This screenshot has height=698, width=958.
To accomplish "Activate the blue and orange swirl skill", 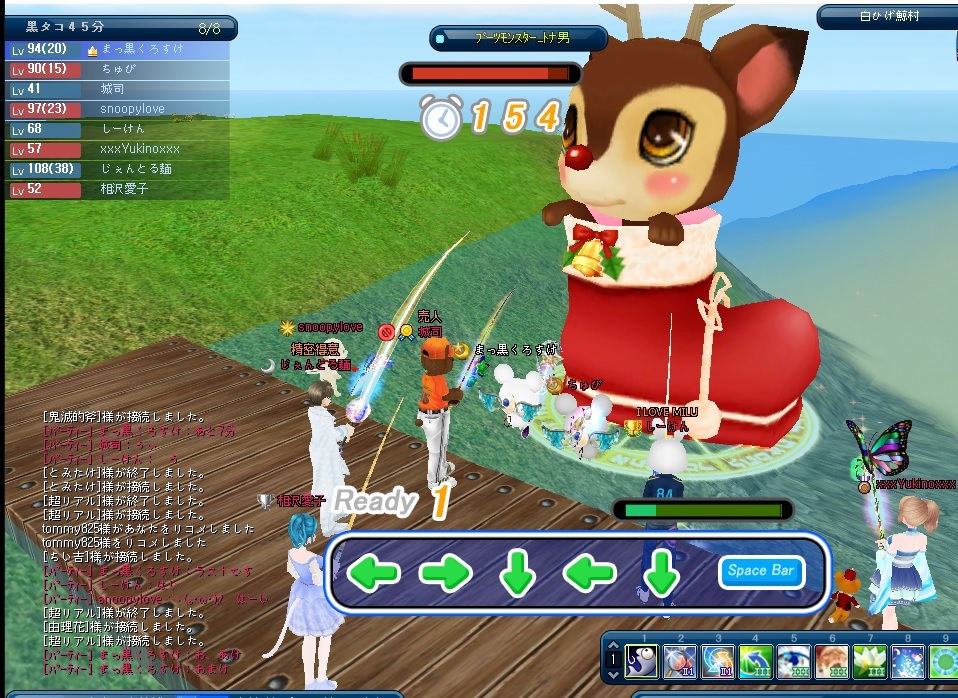I will [x=717, y=661].
